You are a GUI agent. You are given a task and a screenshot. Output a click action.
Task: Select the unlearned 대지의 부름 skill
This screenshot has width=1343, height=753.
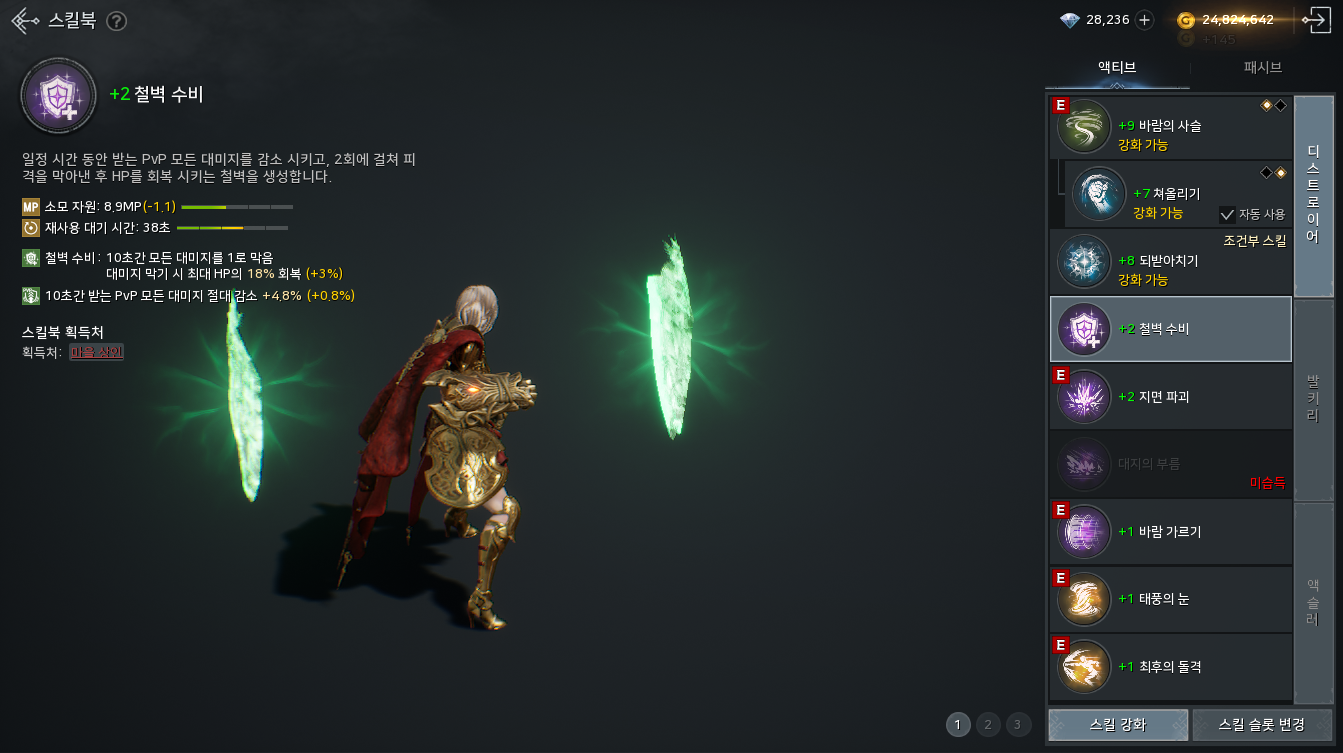[x=1170, y=464]
